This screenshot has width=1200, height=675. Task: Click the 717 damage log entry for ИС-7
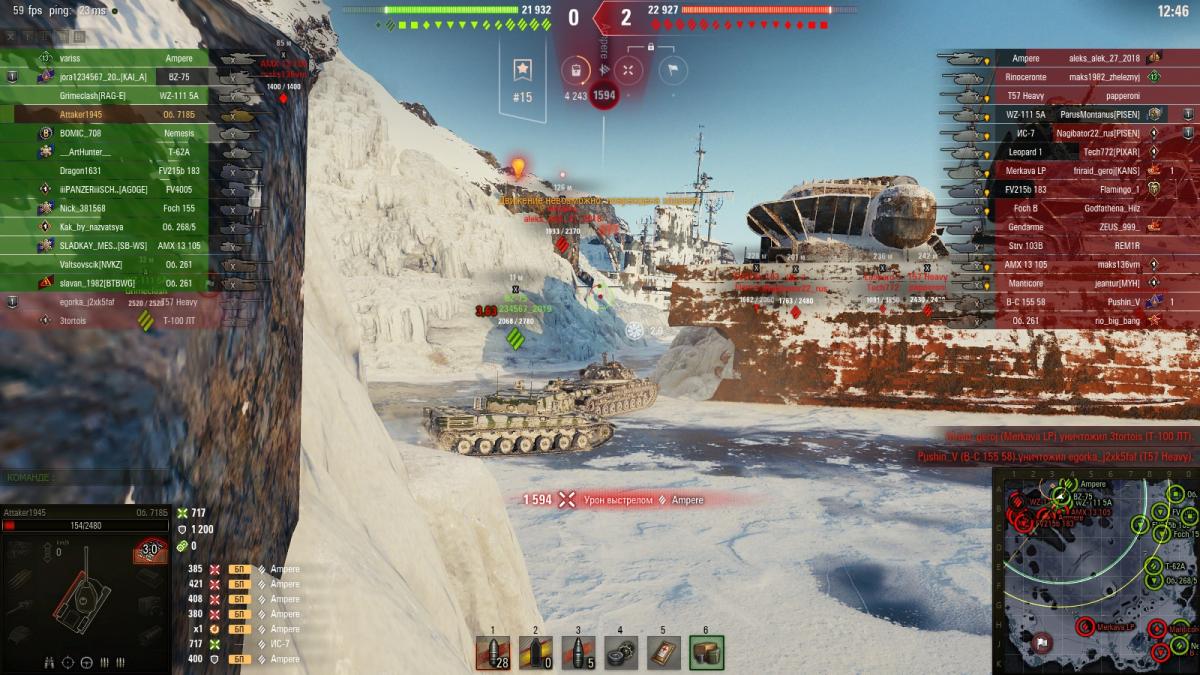(x=240, y=644)
